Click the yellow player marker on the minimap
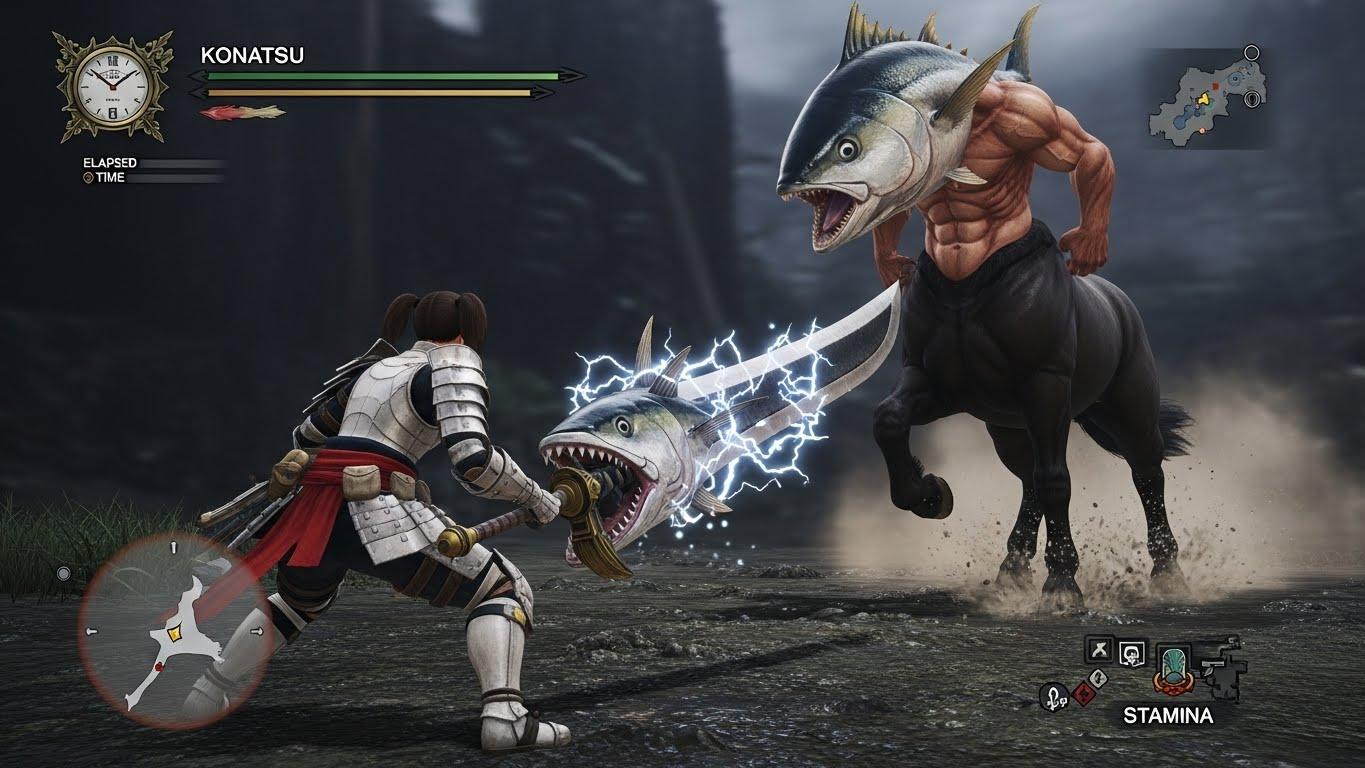The width and height of the screenshot is (1365, 768). coord(1204,100)
